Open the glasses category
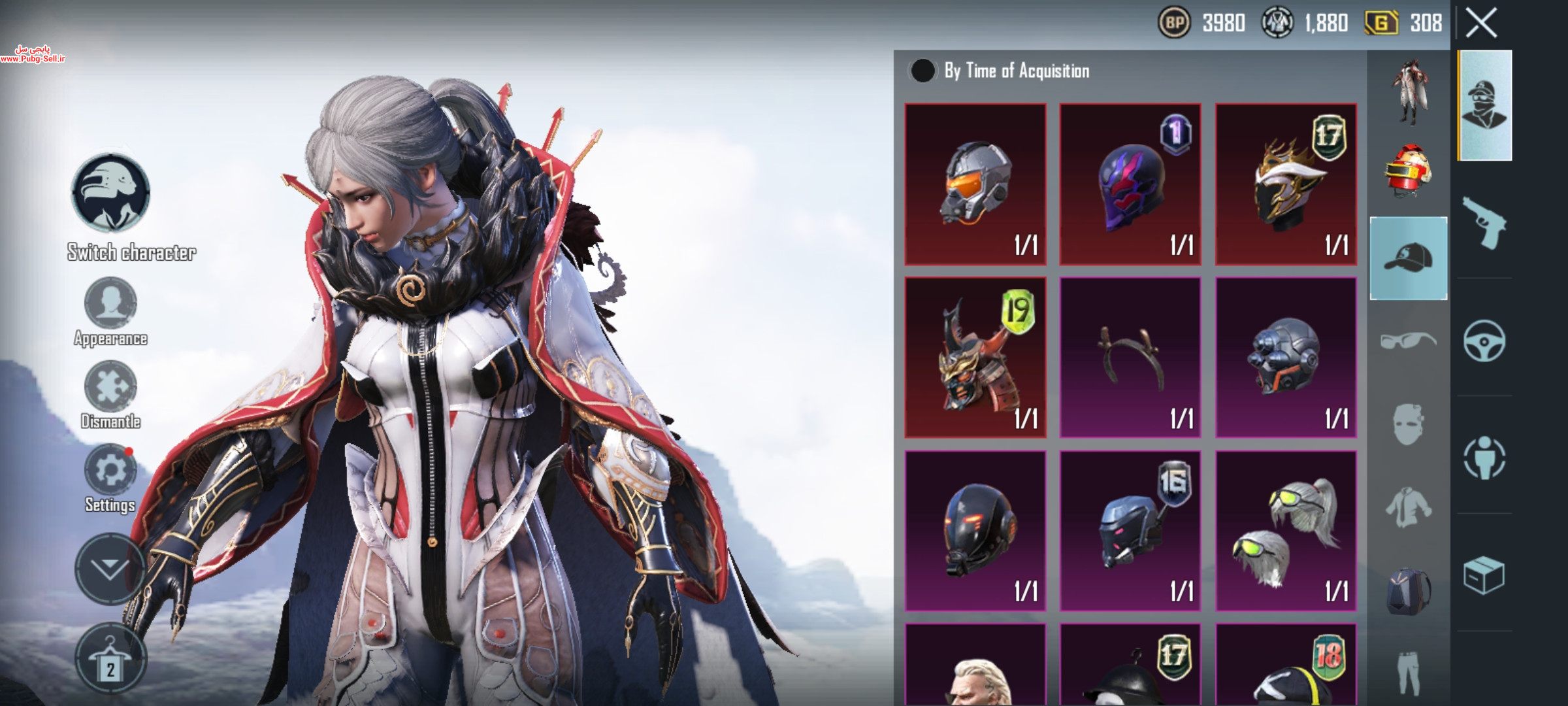 (x=1409, y=341)
